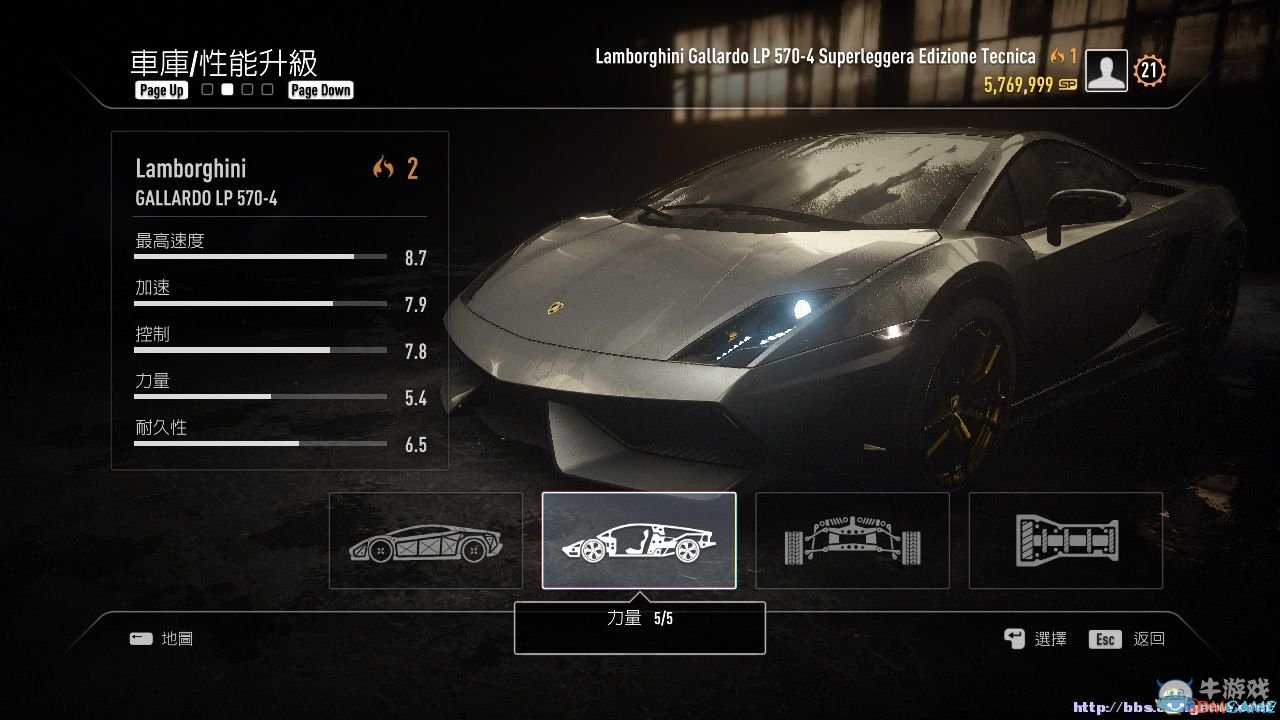The image size is (1280, 720).
Task: Click the SP currency icon
Action: click(1066, 86)
